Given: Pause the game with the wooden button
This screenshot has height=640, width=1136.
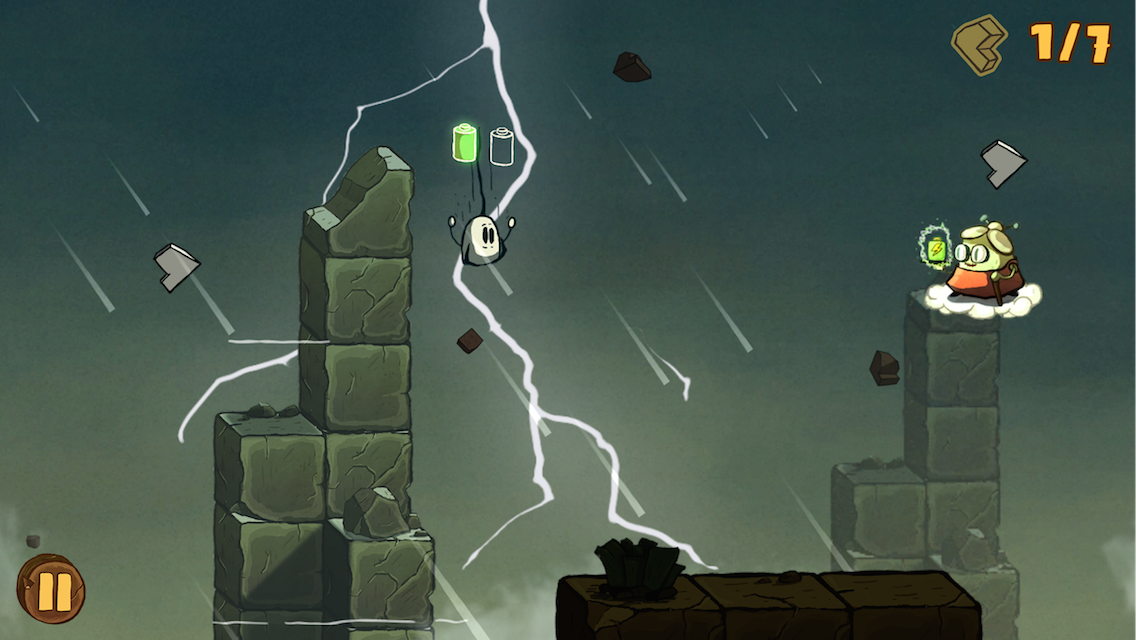Looking at the screenshot, I should point(51,590).
